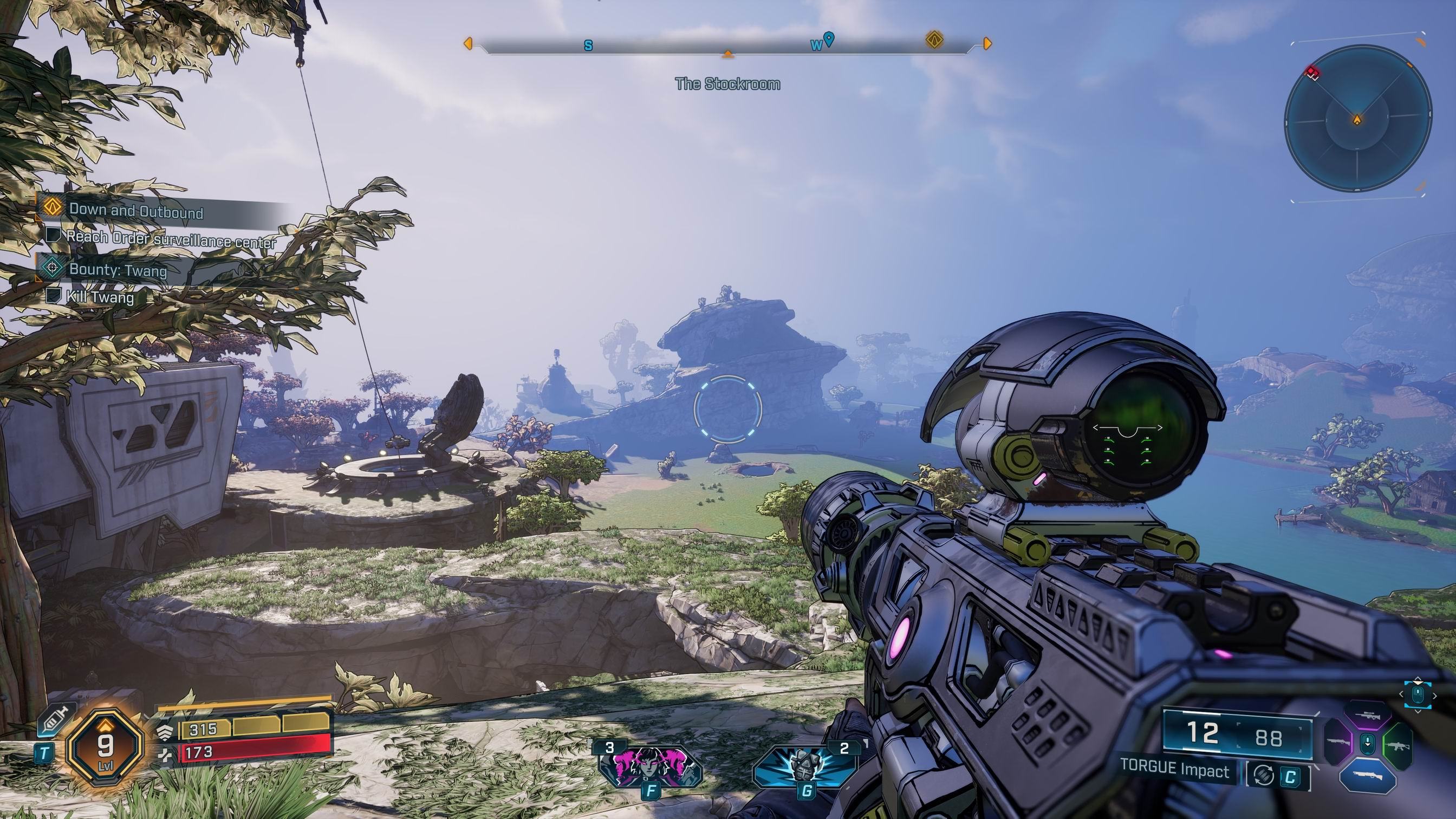Click the ammo-cycle icon beside TORGUE Impact
Viewport: 1456px width, 819px height.
(x=1263, y=776)
